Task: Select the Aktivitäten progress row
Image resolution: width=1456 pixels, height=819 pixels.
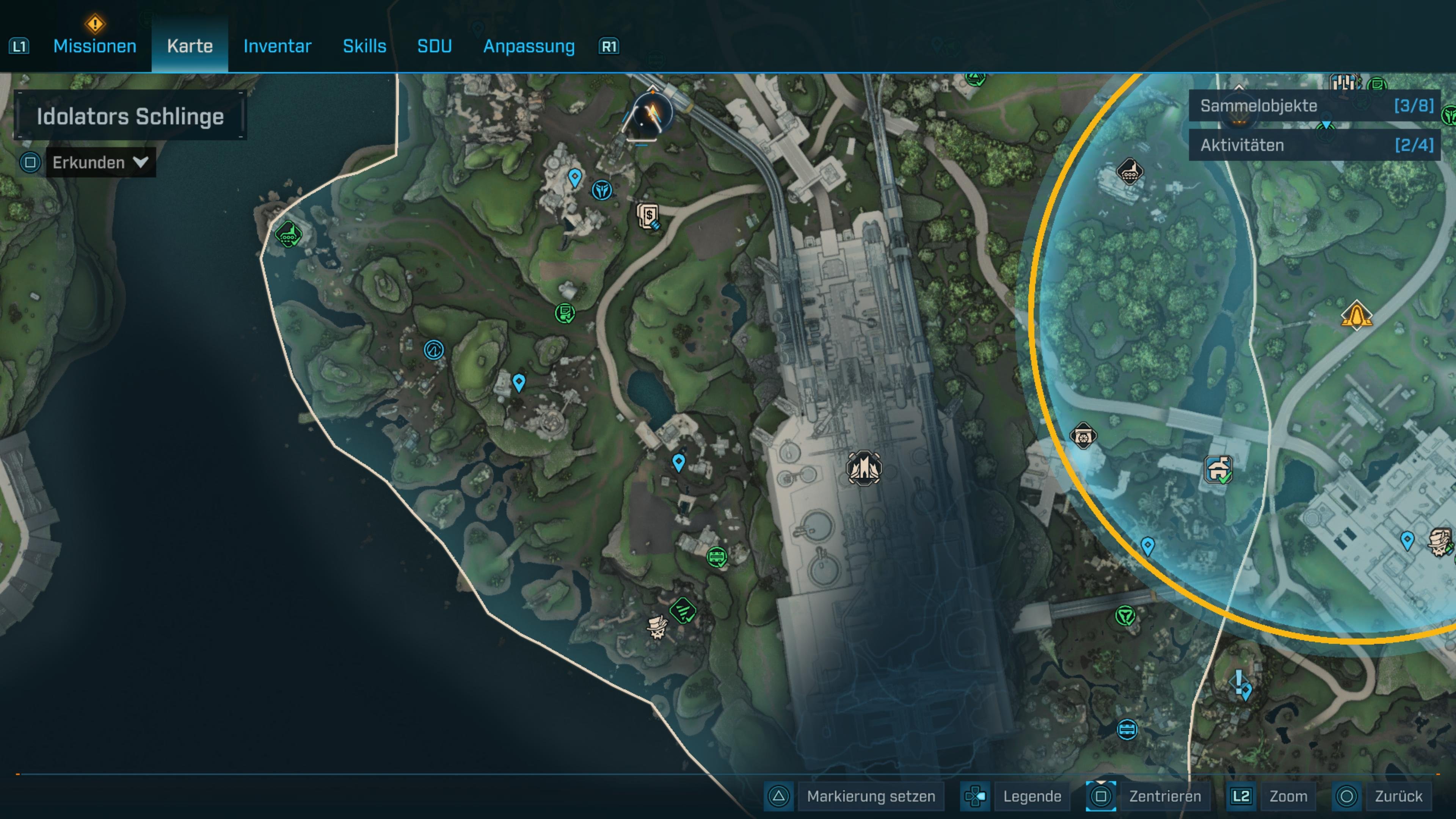Action: coord(1315,145)
